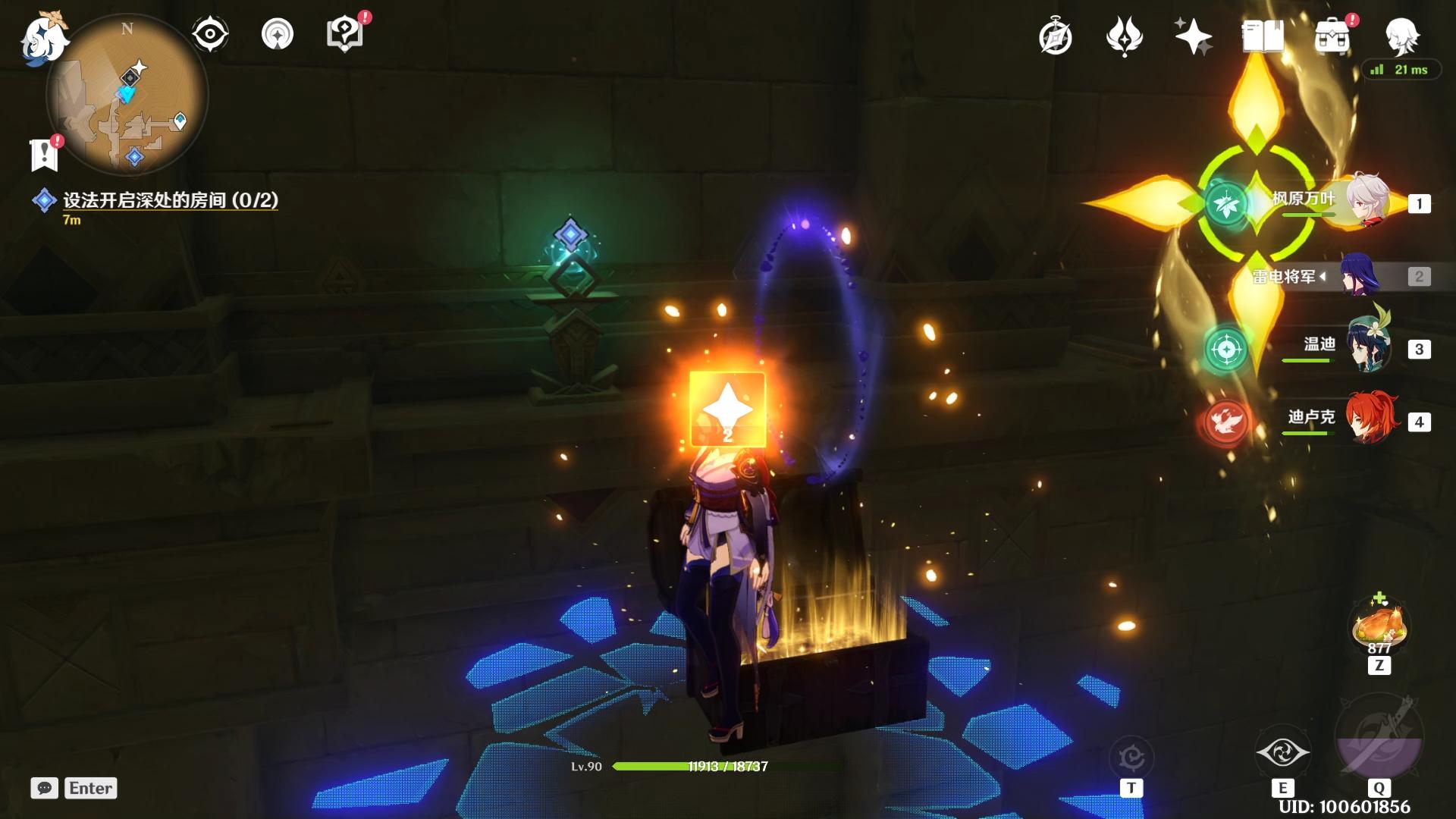Open the backpack inventory
This screenshot has width=1456, height=819.
[x=1332, y=37]
